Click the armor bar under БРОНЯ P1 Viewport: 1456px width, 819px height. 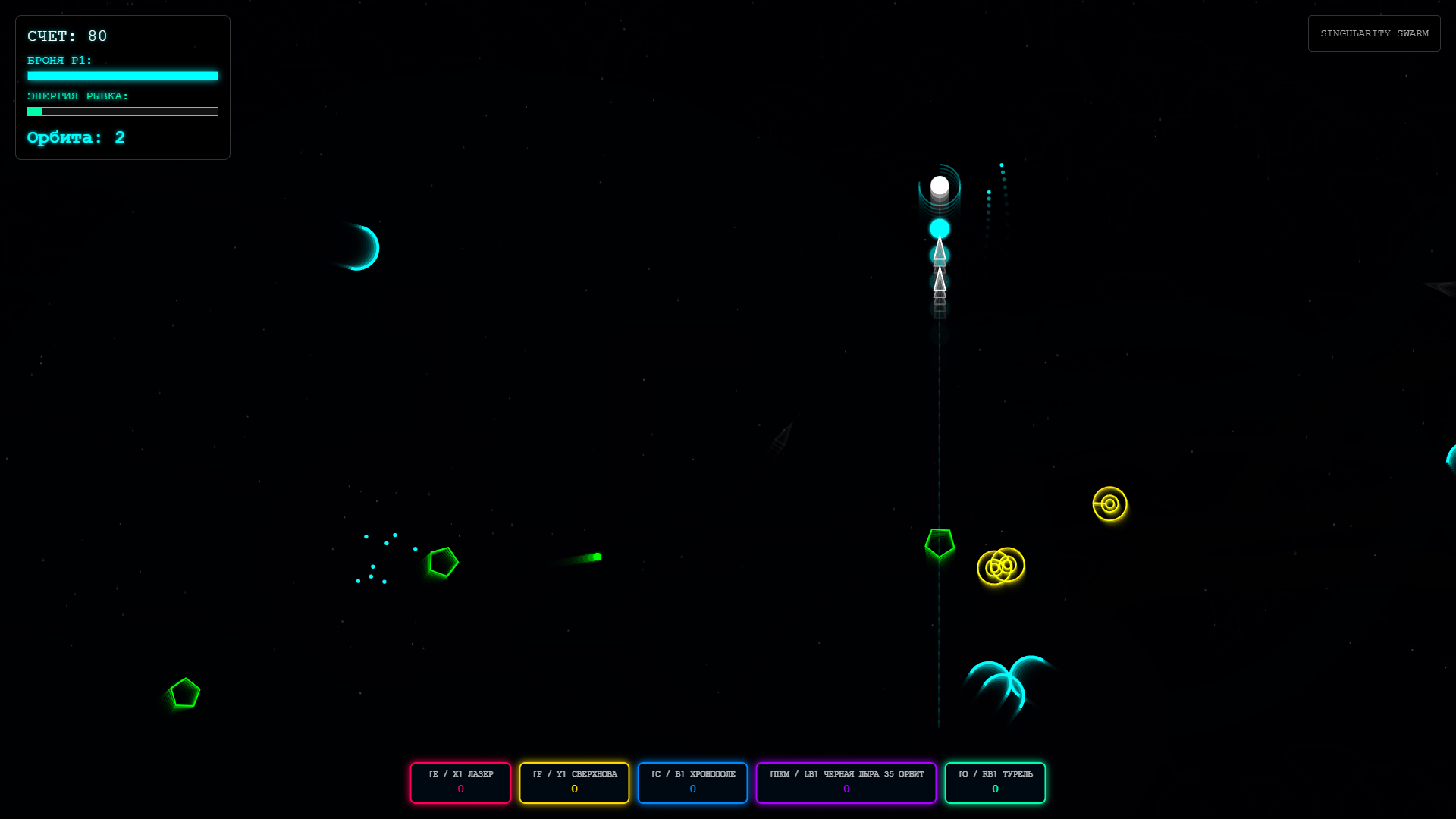(123, 76)
